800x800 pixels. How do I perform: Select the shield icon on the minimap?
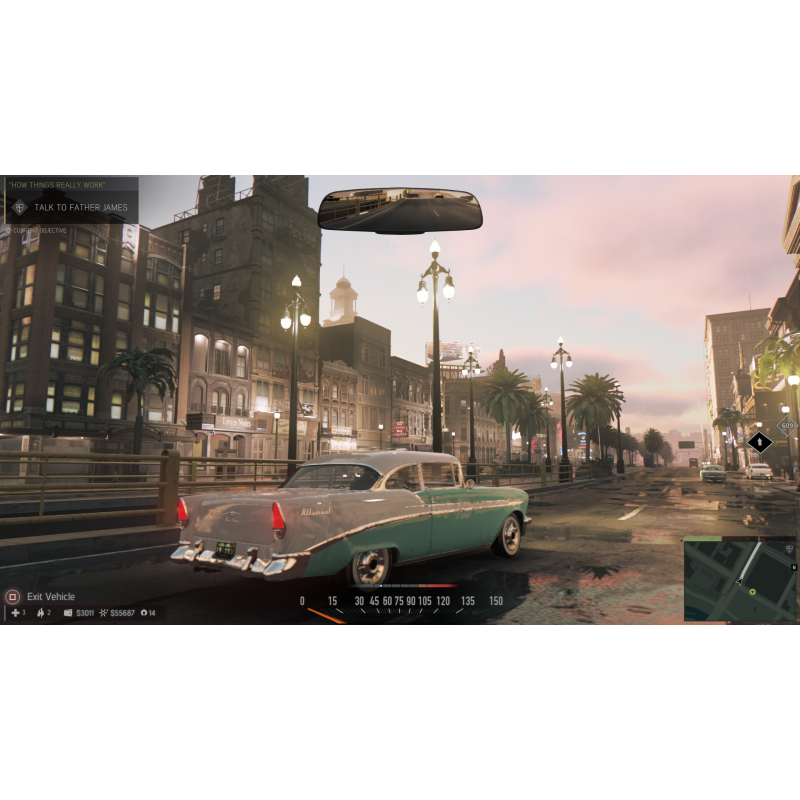tap(791, 549)
